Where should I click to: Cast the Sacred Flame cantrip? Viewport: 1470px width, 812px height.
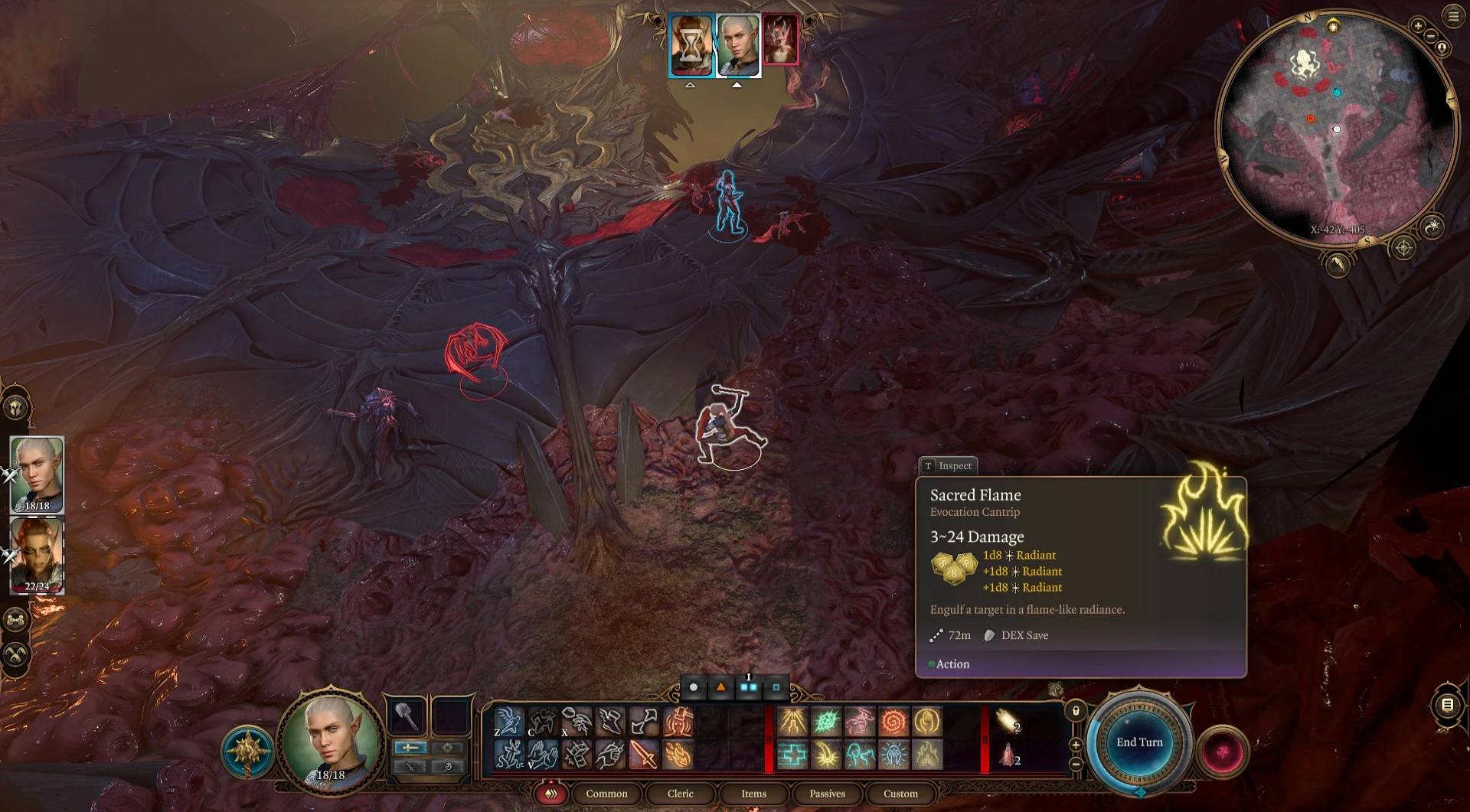click(927, 755)
